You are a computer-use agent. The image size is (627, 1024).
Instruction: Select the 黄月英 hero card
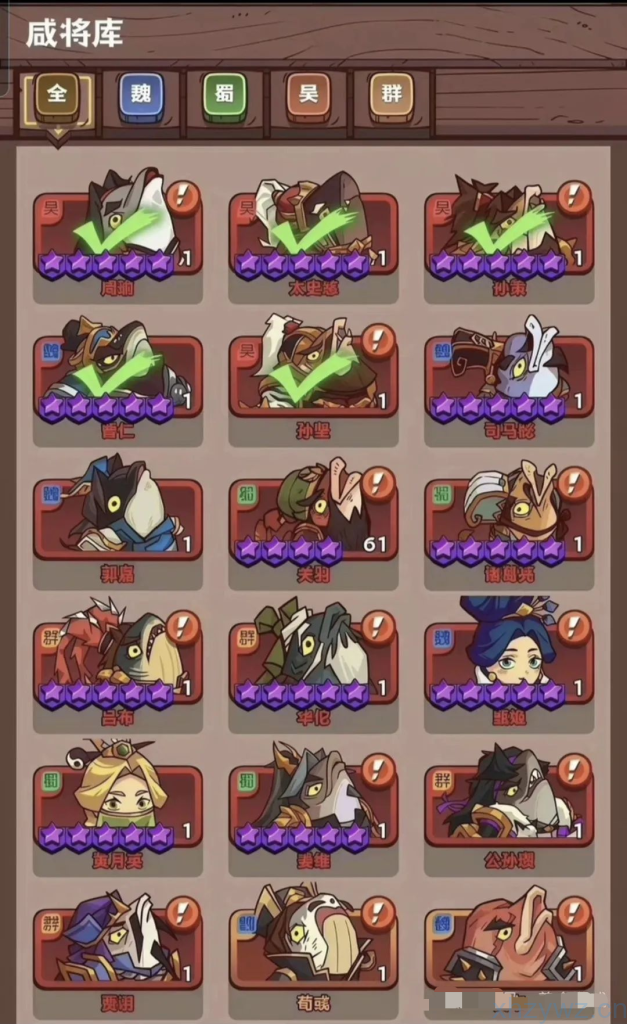118,807
